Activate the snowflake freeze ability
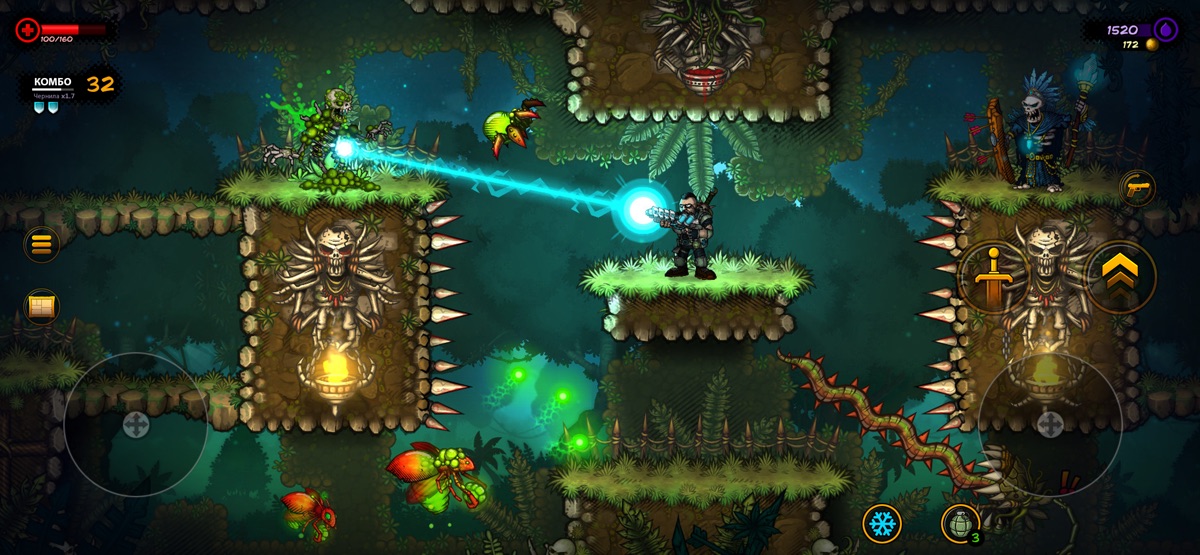The width and height of the screenshot is (1200, 555). pos(882,523)
